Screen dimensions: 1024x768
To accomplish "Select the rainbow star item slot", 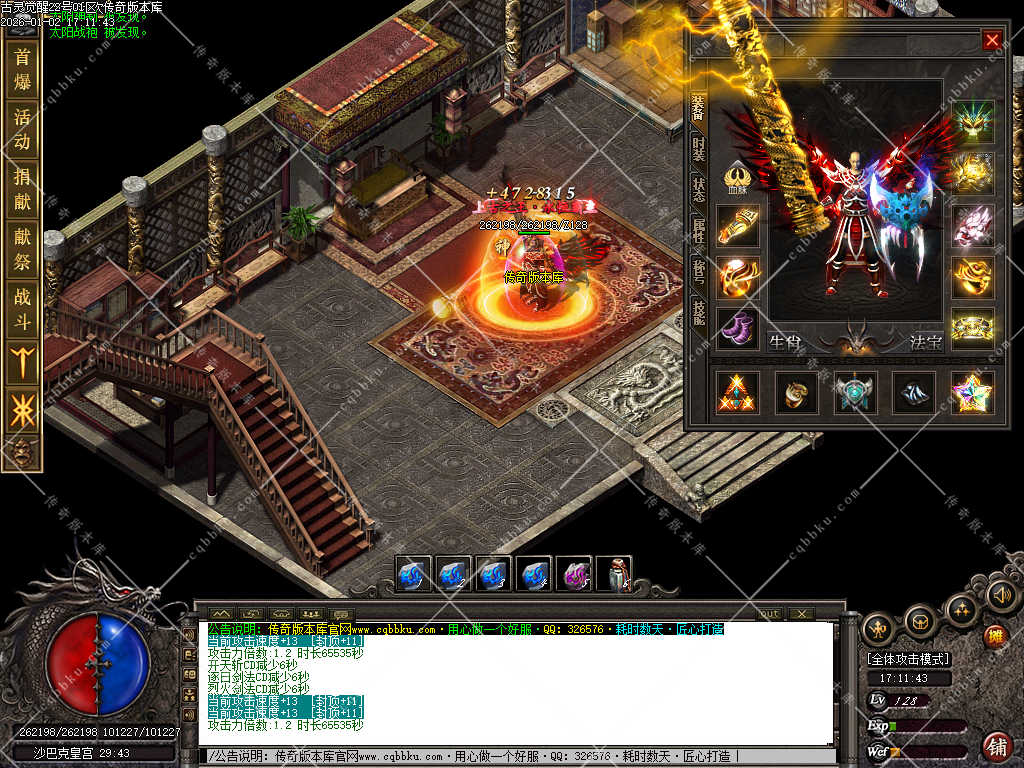I will click(x=971, y=393).
